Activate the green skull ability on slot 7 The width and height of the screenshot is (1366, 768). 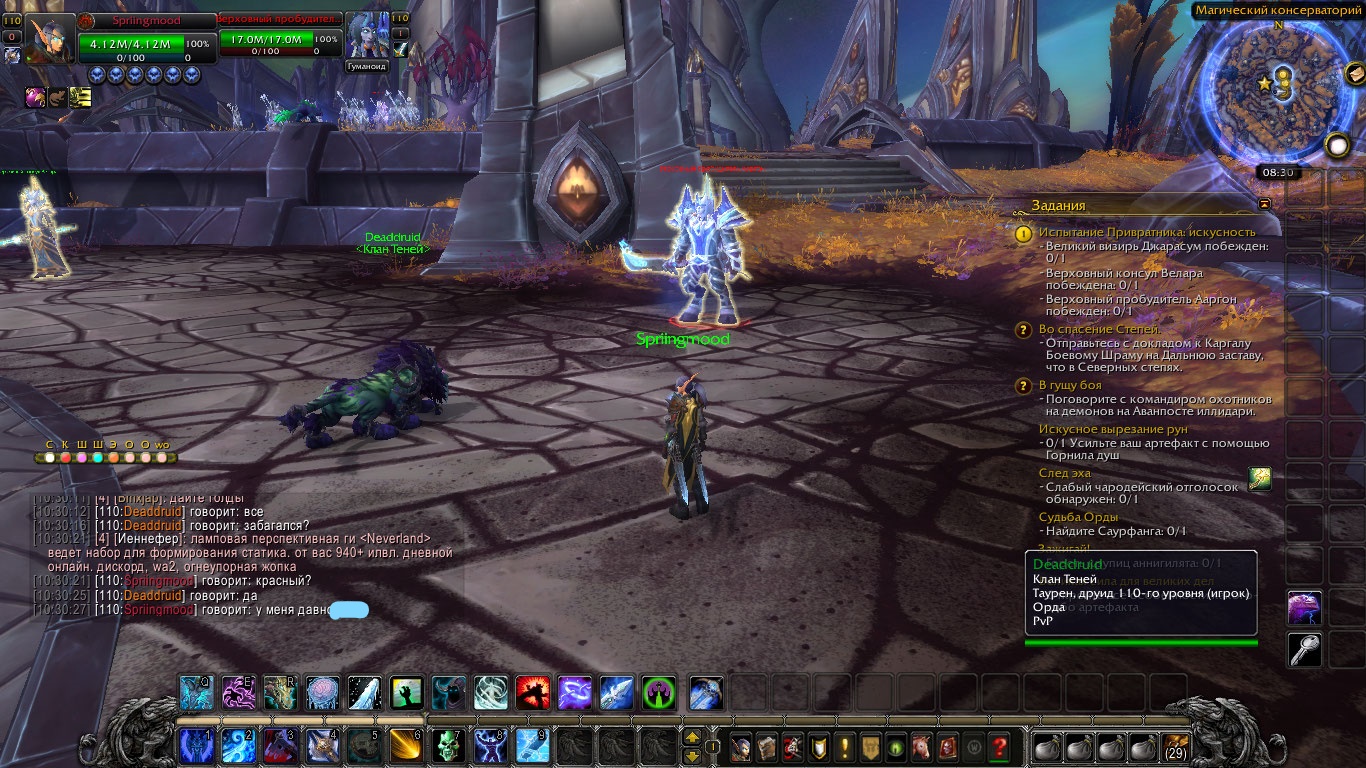point(448,745)
